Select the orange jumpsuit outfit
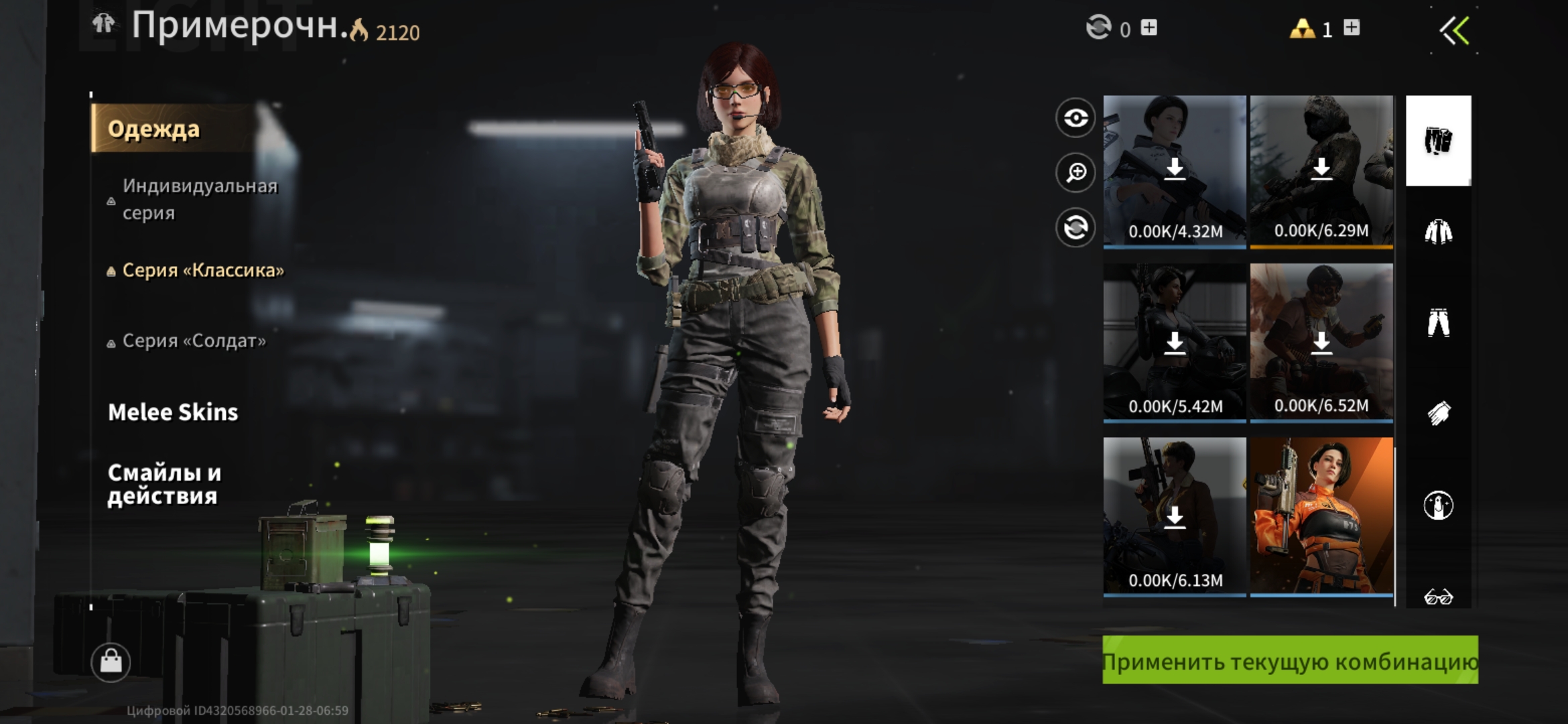The height and width of the screenshot is (724, 1568). [1321, 516]
